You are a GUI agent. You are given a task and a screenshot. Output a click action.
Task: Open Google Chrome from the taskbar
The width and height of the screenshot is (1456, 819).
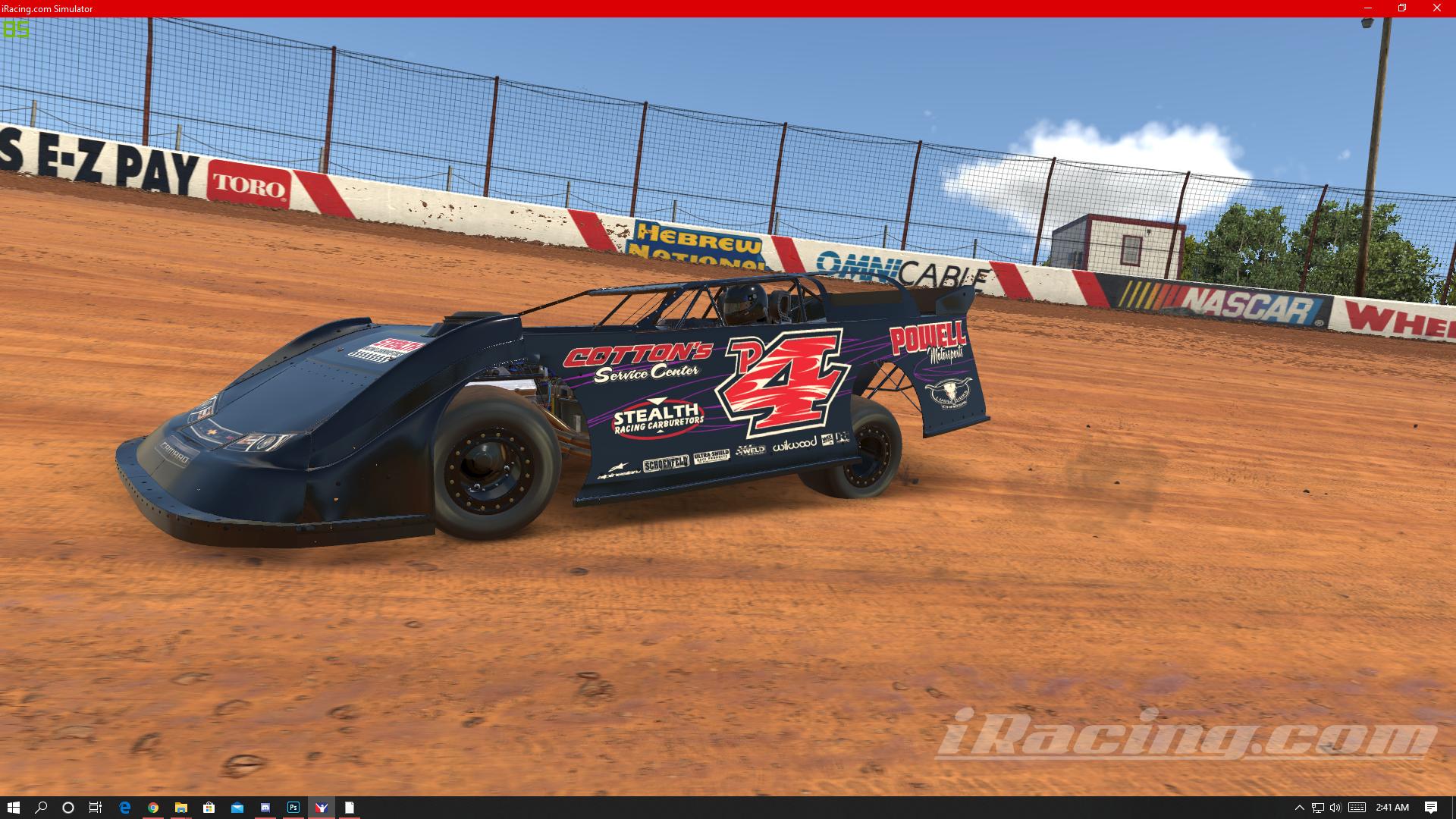[153, 808]
